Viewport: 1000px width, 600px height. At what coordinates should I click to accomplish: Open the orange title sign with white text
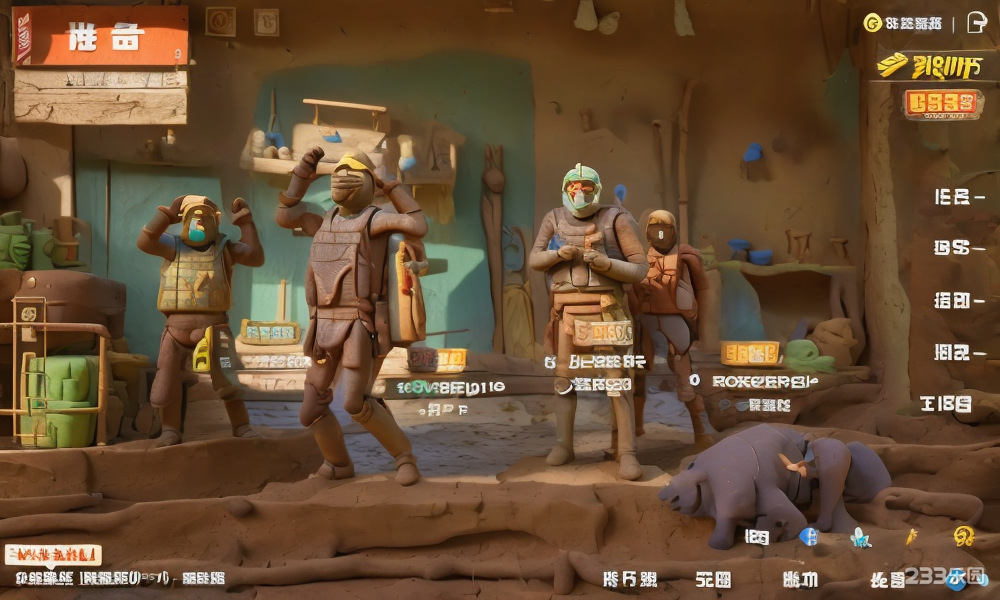pyautogui.click(x=101, y=37)
